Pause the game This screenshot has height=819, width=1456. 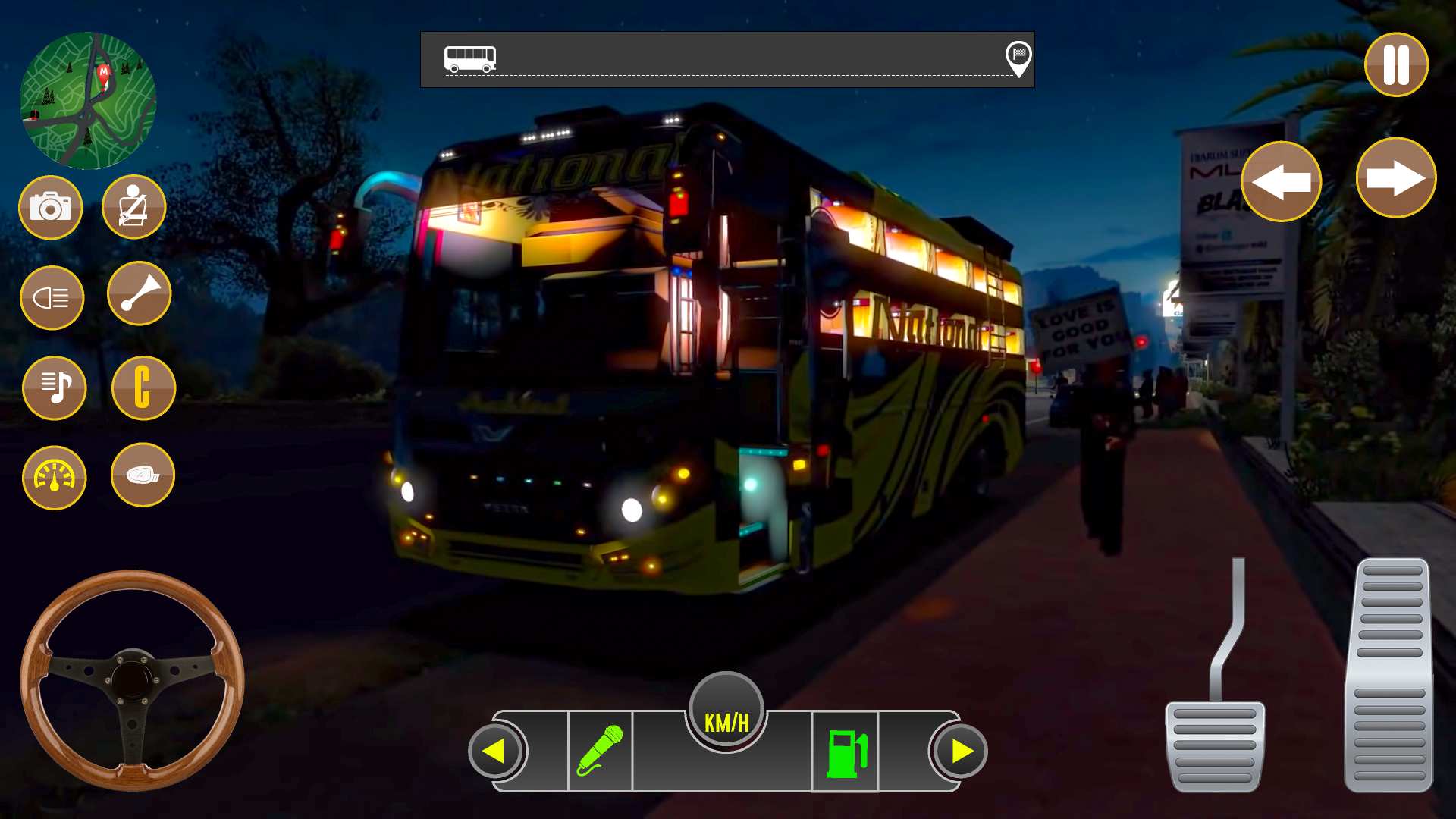(1395, 65)
